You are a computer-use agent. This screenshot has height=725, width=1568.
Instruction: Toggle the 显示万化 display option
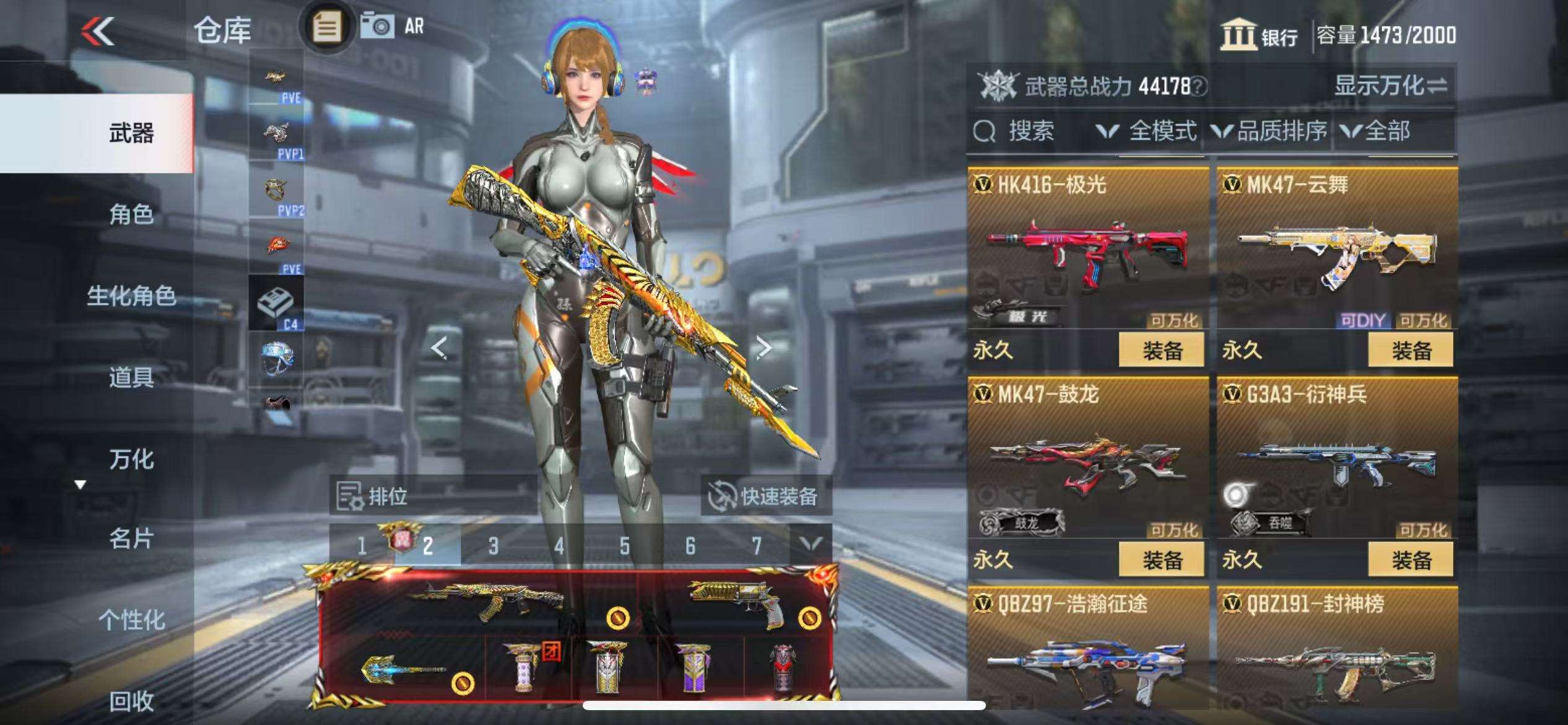pos(1390,86)
